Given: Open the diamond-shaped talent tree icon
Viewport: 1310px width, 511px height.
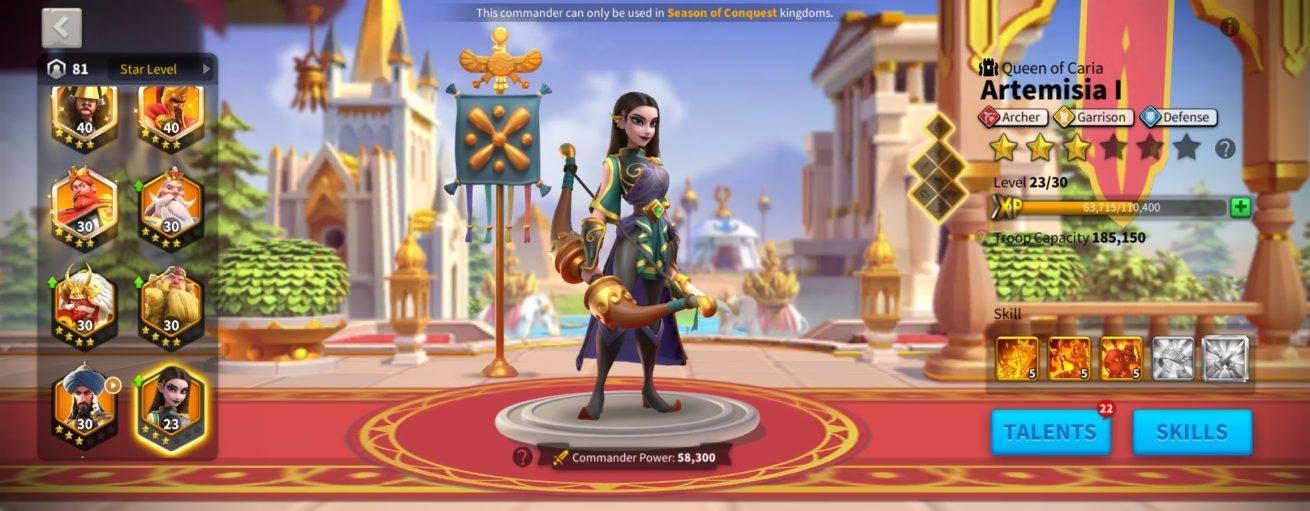Looking at the screenshot, I should (938, 167).
